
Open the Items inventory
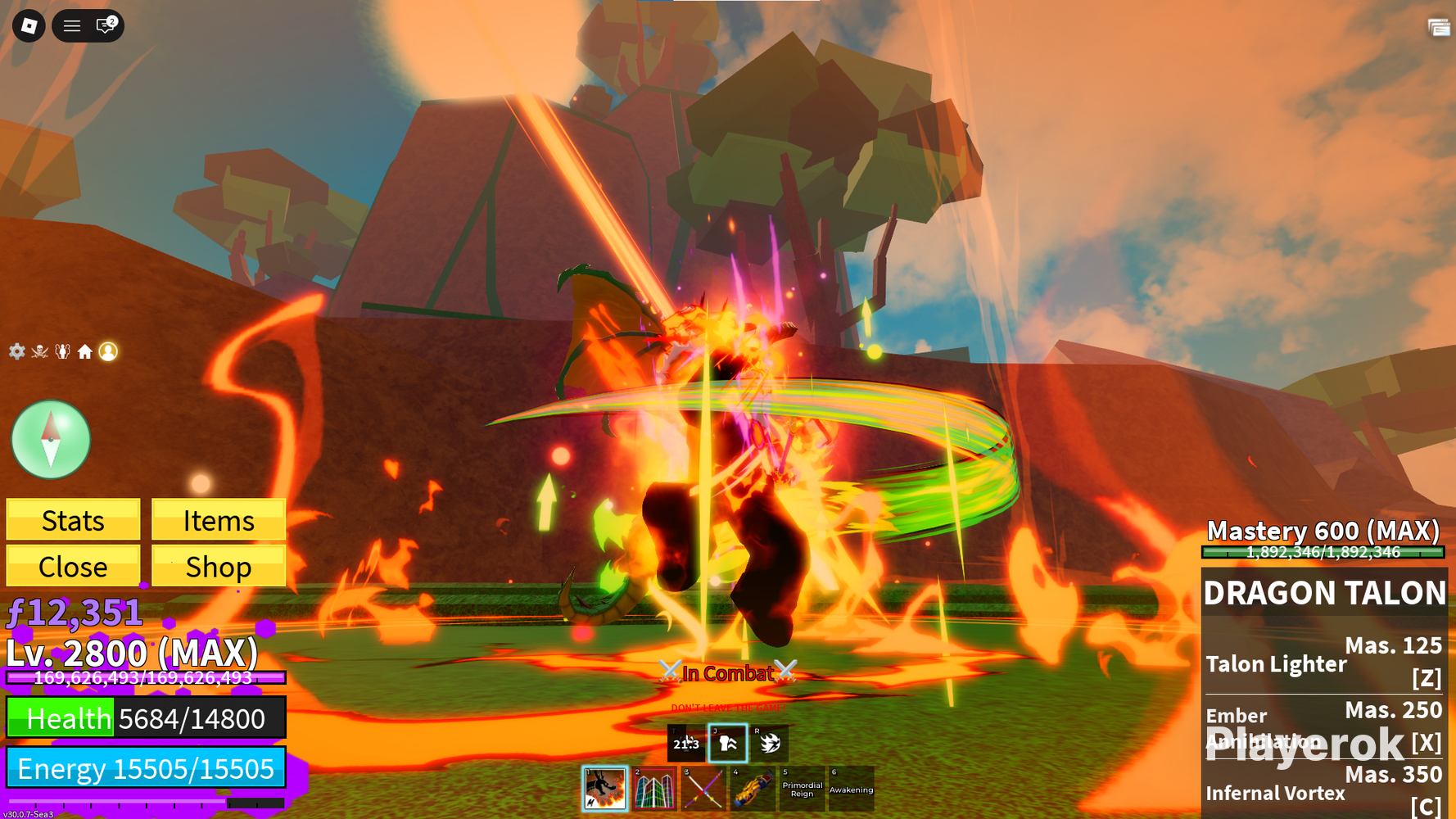click(x=219, y=520)
